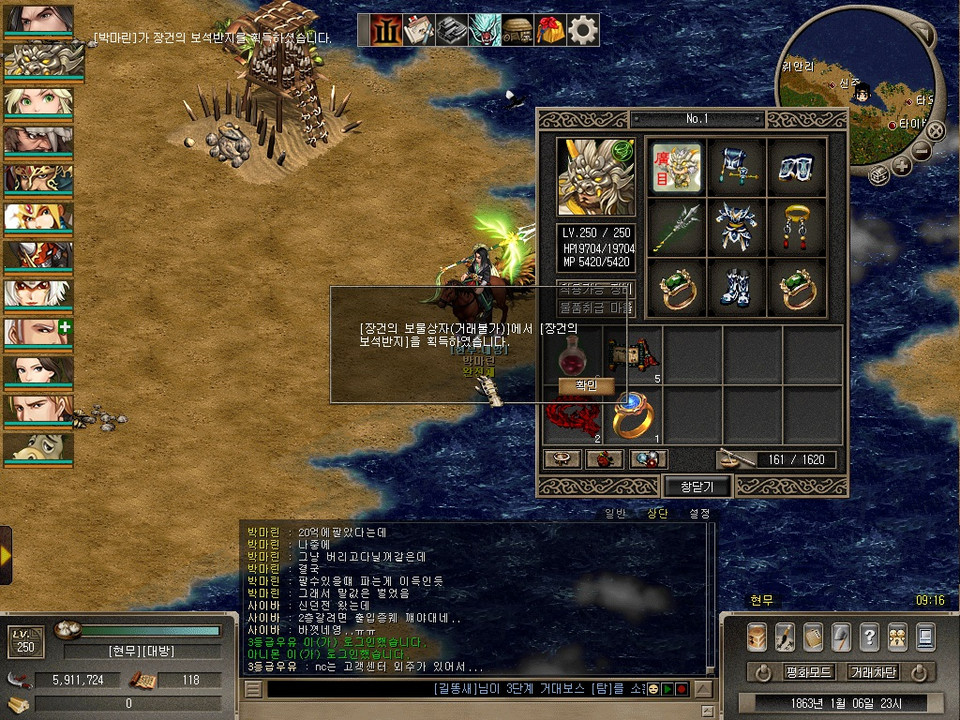Switch chat to the 설정 tab
The image size is (960, 720).
[x=699, y=513]
